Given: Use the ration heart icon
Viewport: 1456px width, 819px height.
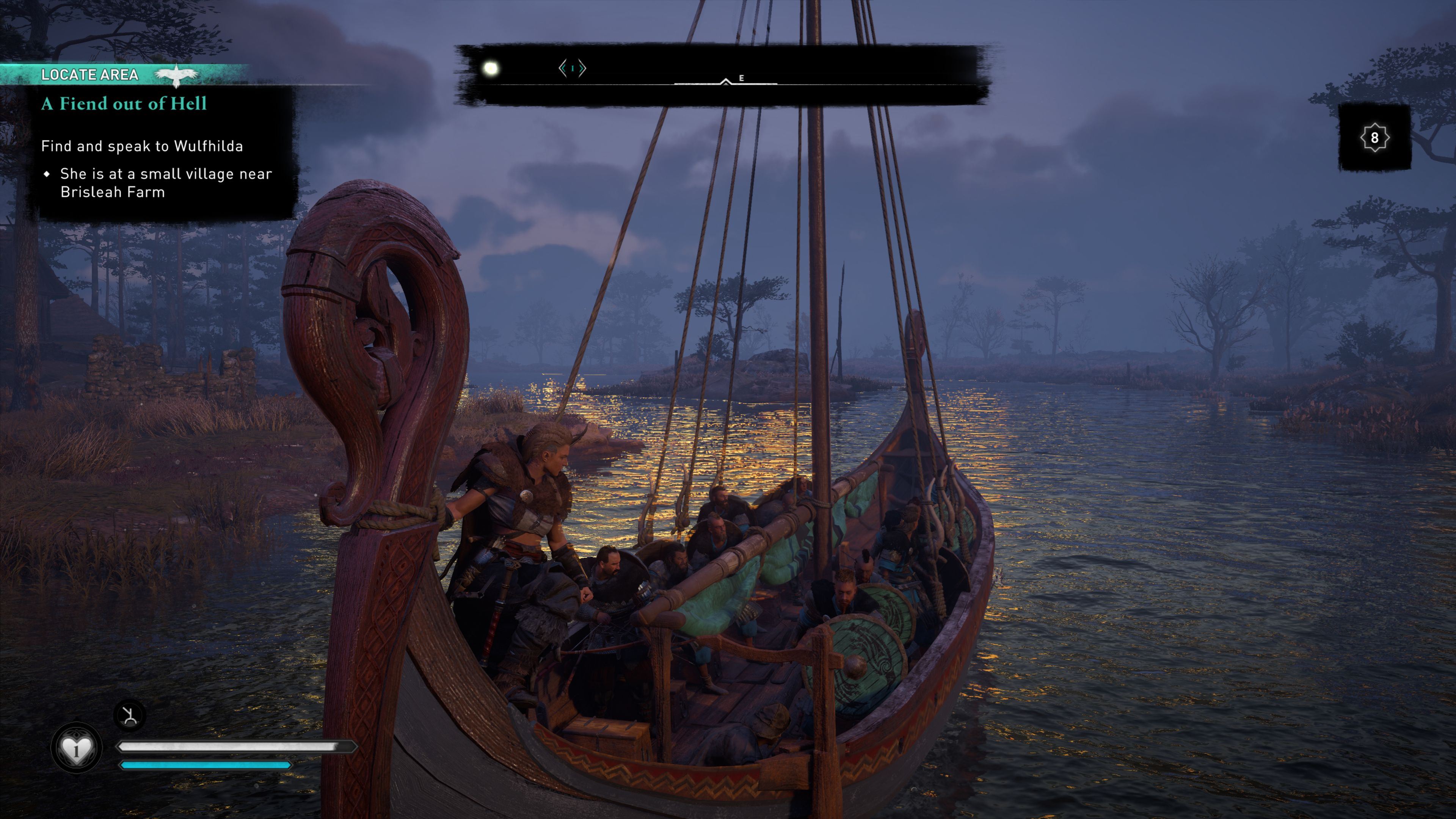Looking at the screenshot, I should click(x=76, y=749).
